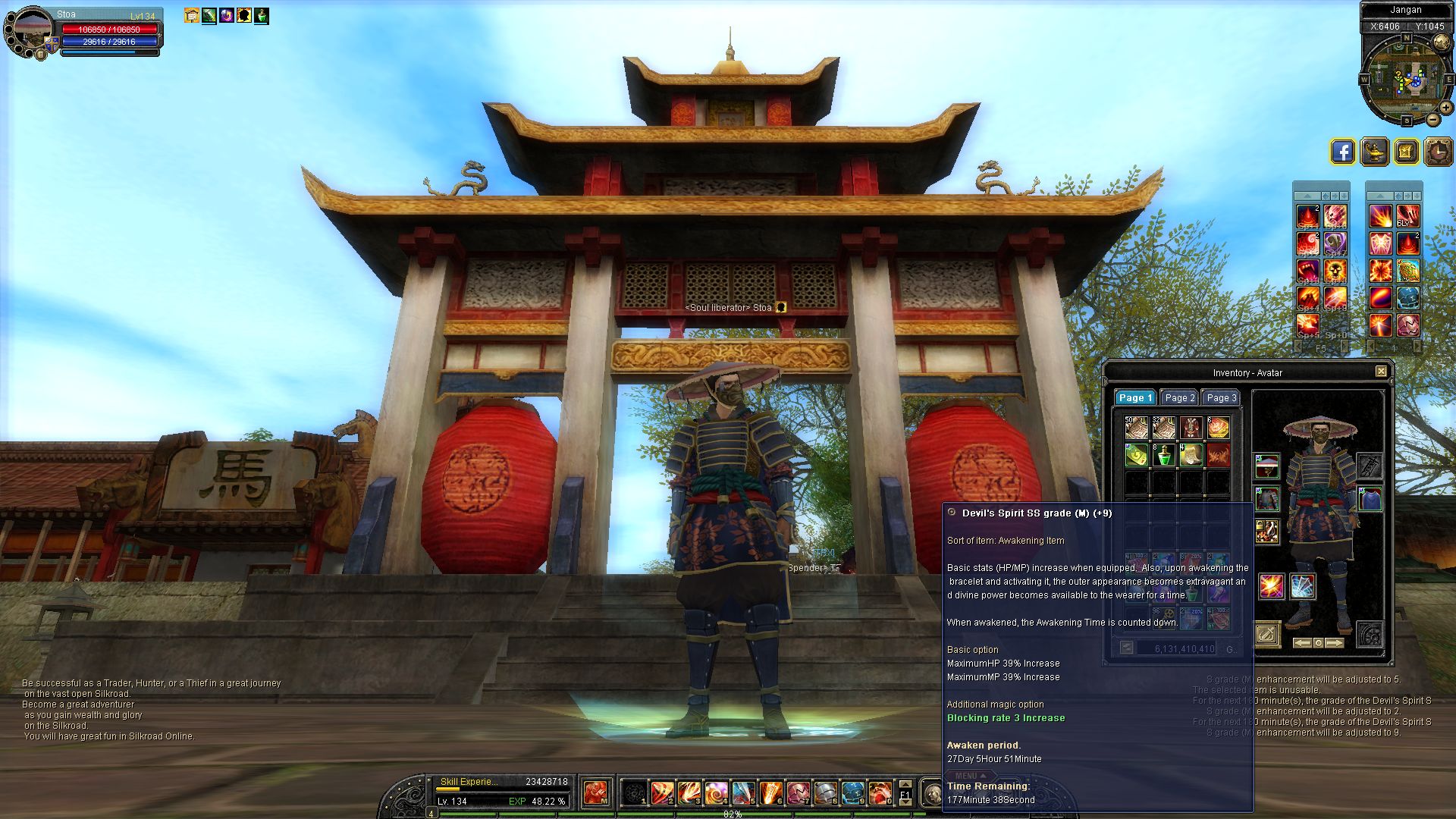Switch hotbar page up with the arrow
Image resolution: width=1456 pixels, height=819 pixels.
click(905, 785)
